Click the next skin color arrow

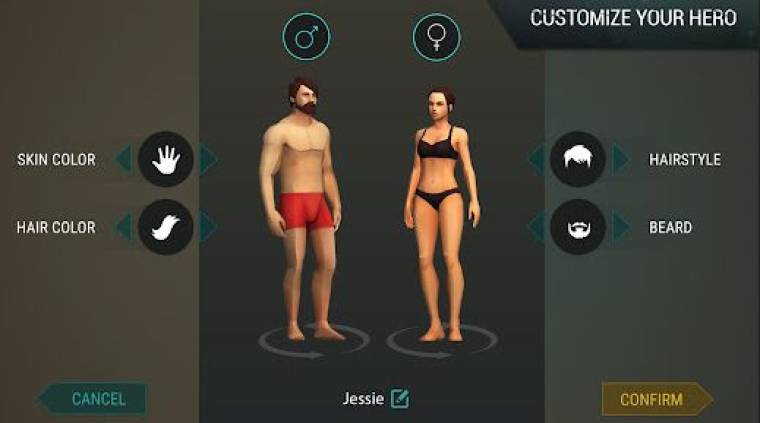pyautogui.click(x=207, y=159)
